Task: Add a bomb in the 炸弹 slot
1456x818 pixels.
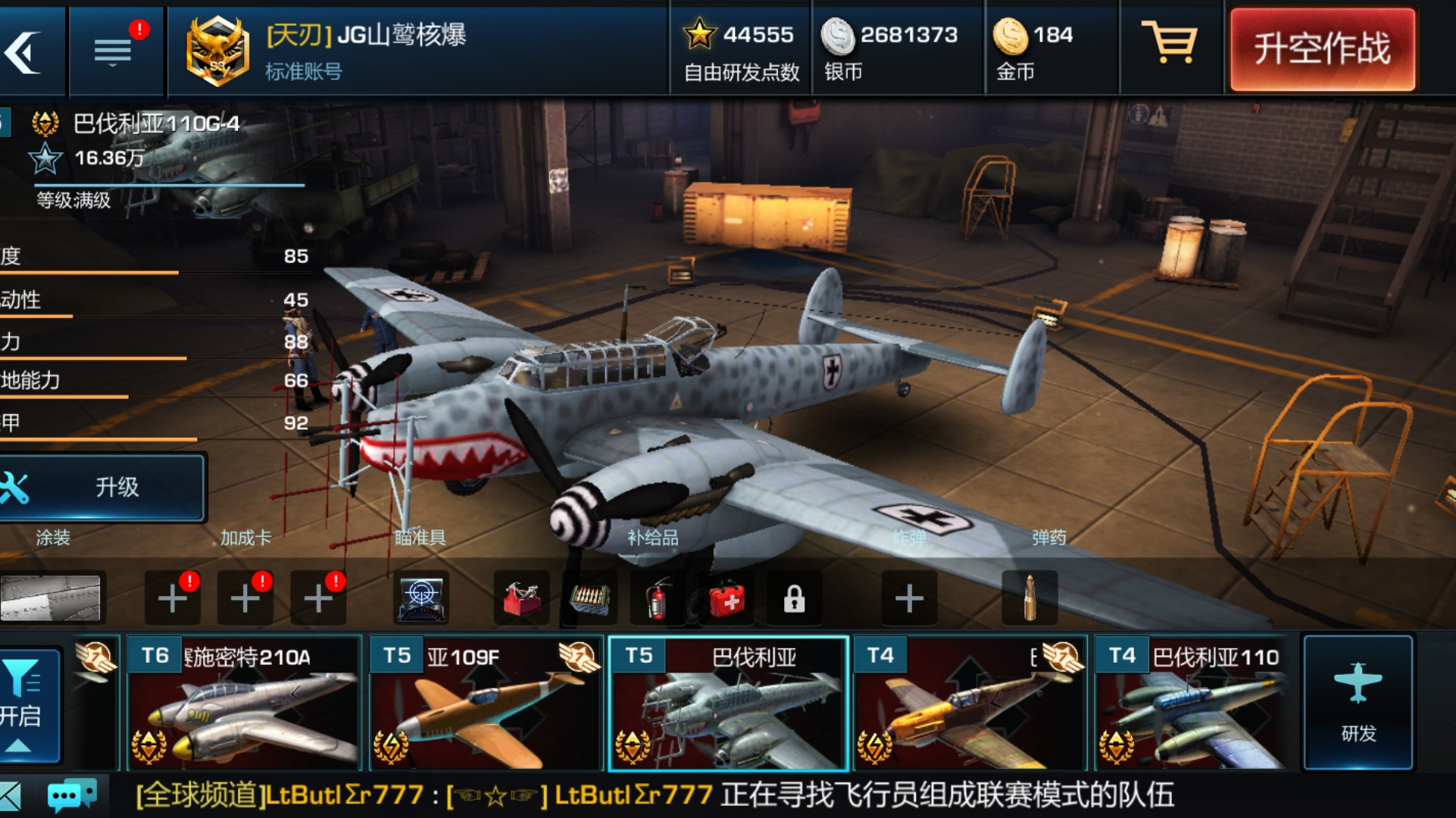Action: [x=909, y=599]
